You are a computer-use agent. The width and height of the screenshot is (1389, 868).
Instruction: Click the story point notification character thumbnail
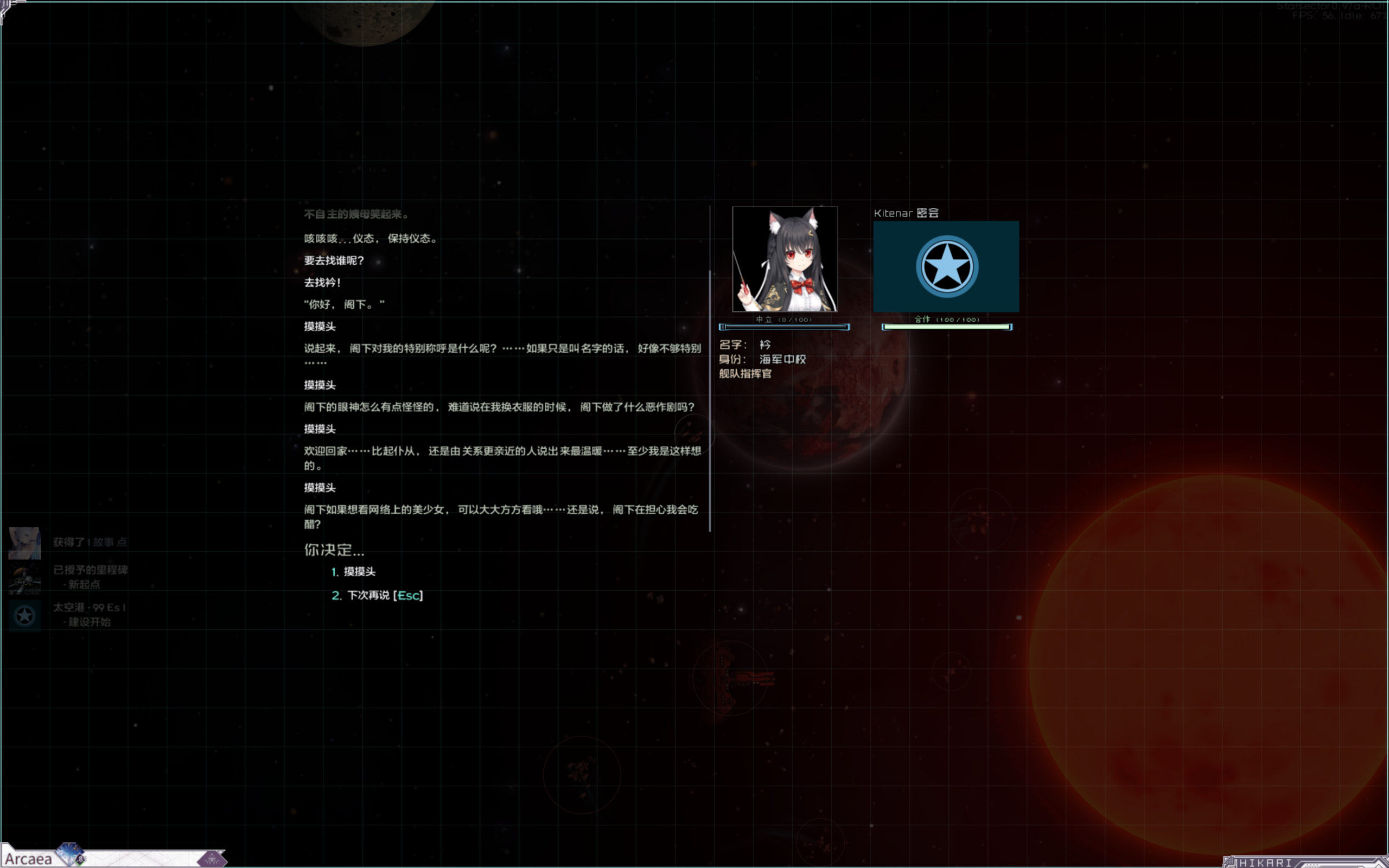pyautogui.click(x=23, y=542)
